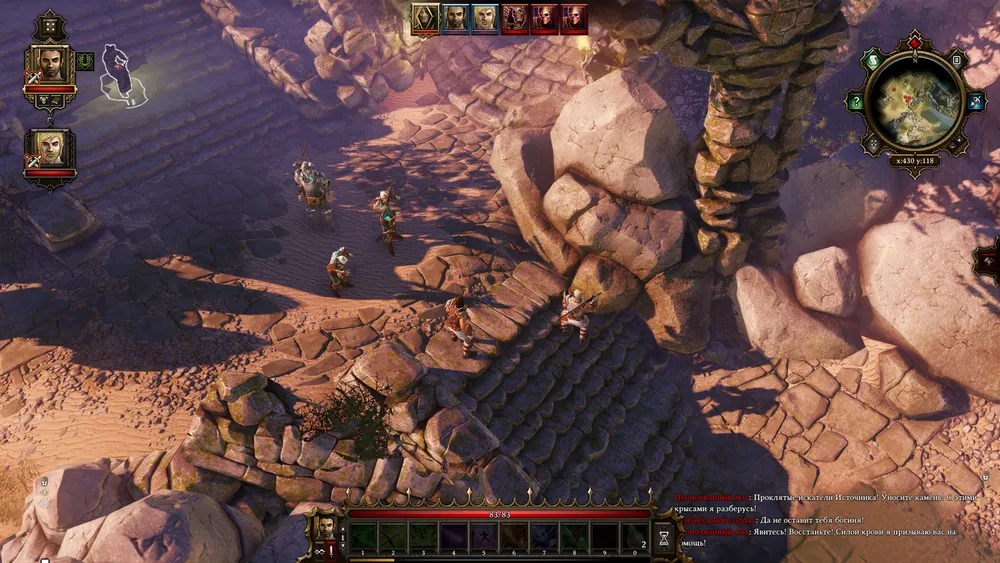The height and width of the screenshot is (563, 1000).
Task: Click the blue button on the minimap's right
Action: click(x=975, y=102)
